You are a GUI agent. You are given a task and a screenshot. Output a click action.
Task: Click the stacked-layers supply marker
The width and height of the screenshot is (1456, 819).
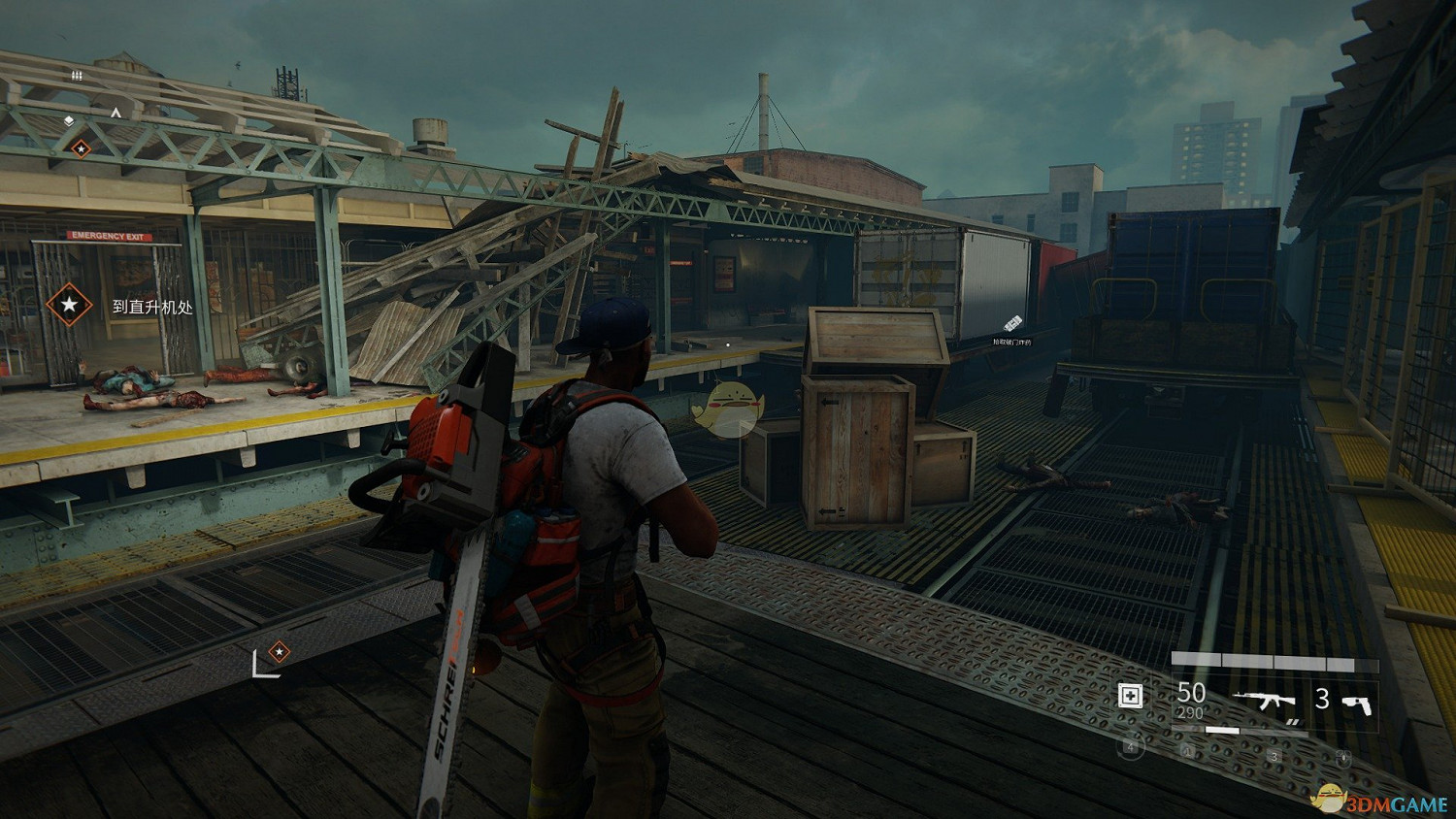(x=69, y=121)
